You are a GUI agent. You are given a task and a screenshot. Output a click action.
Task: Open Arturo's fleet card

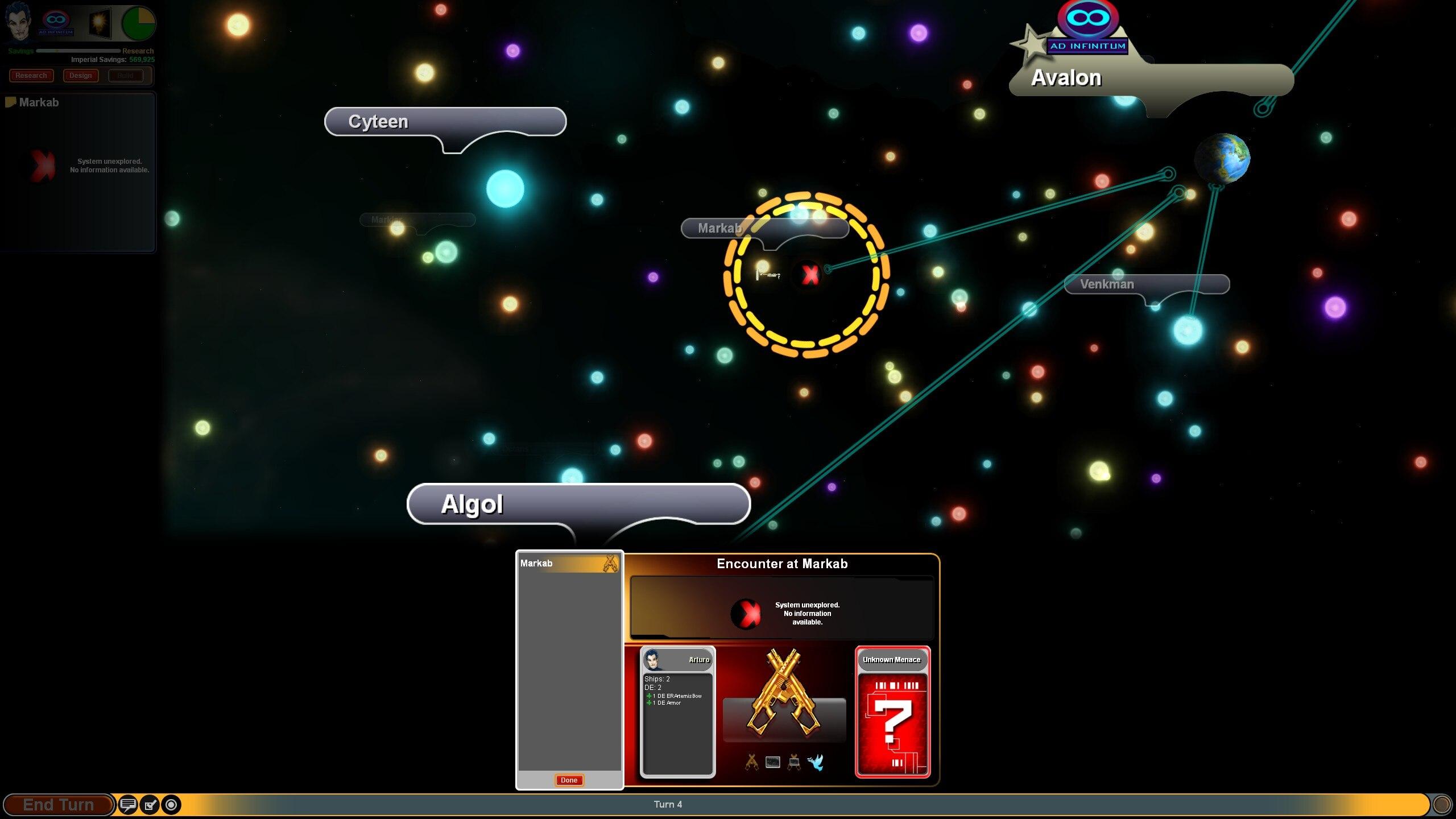[x=677, y=712]
